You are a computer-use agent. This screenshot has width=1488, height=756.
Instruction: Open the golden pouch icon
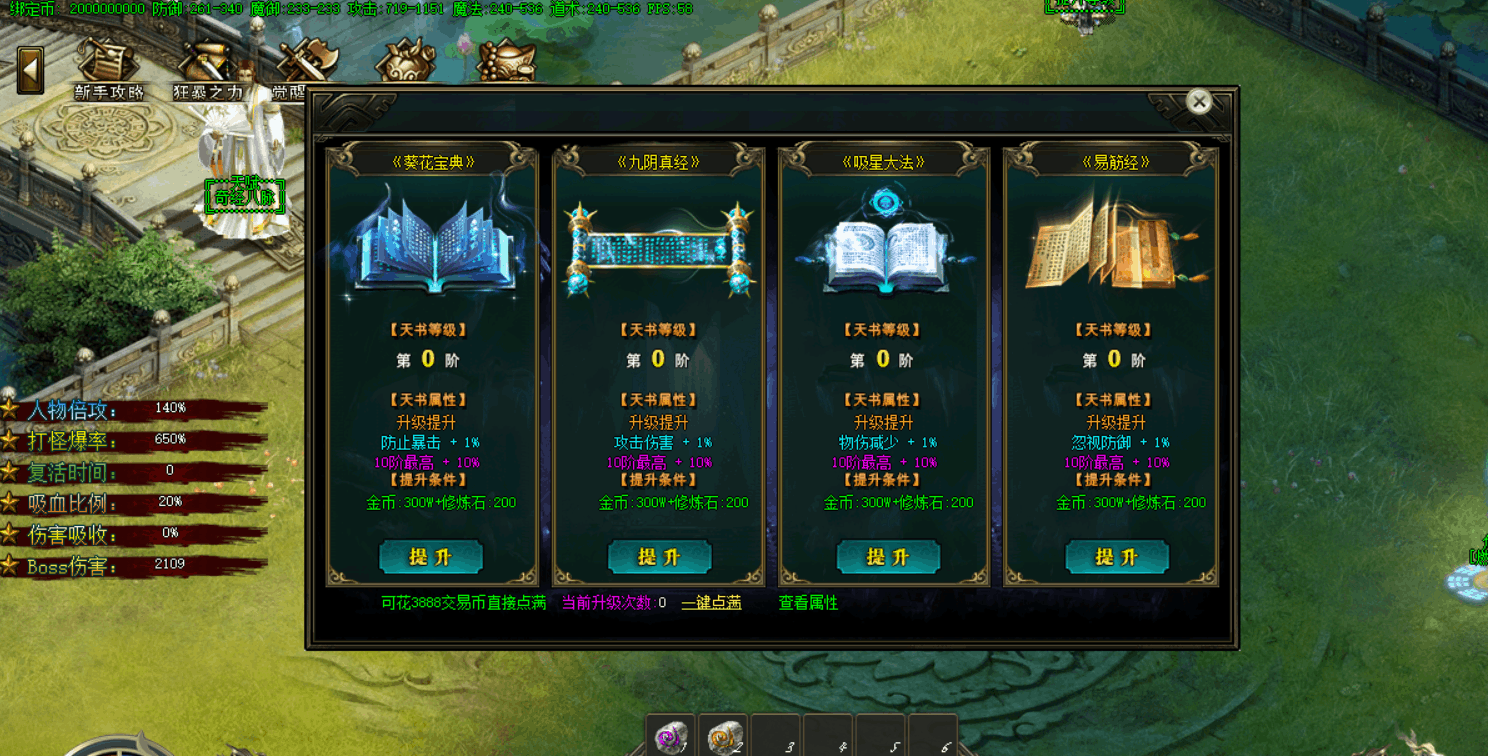tap(404, 62)
